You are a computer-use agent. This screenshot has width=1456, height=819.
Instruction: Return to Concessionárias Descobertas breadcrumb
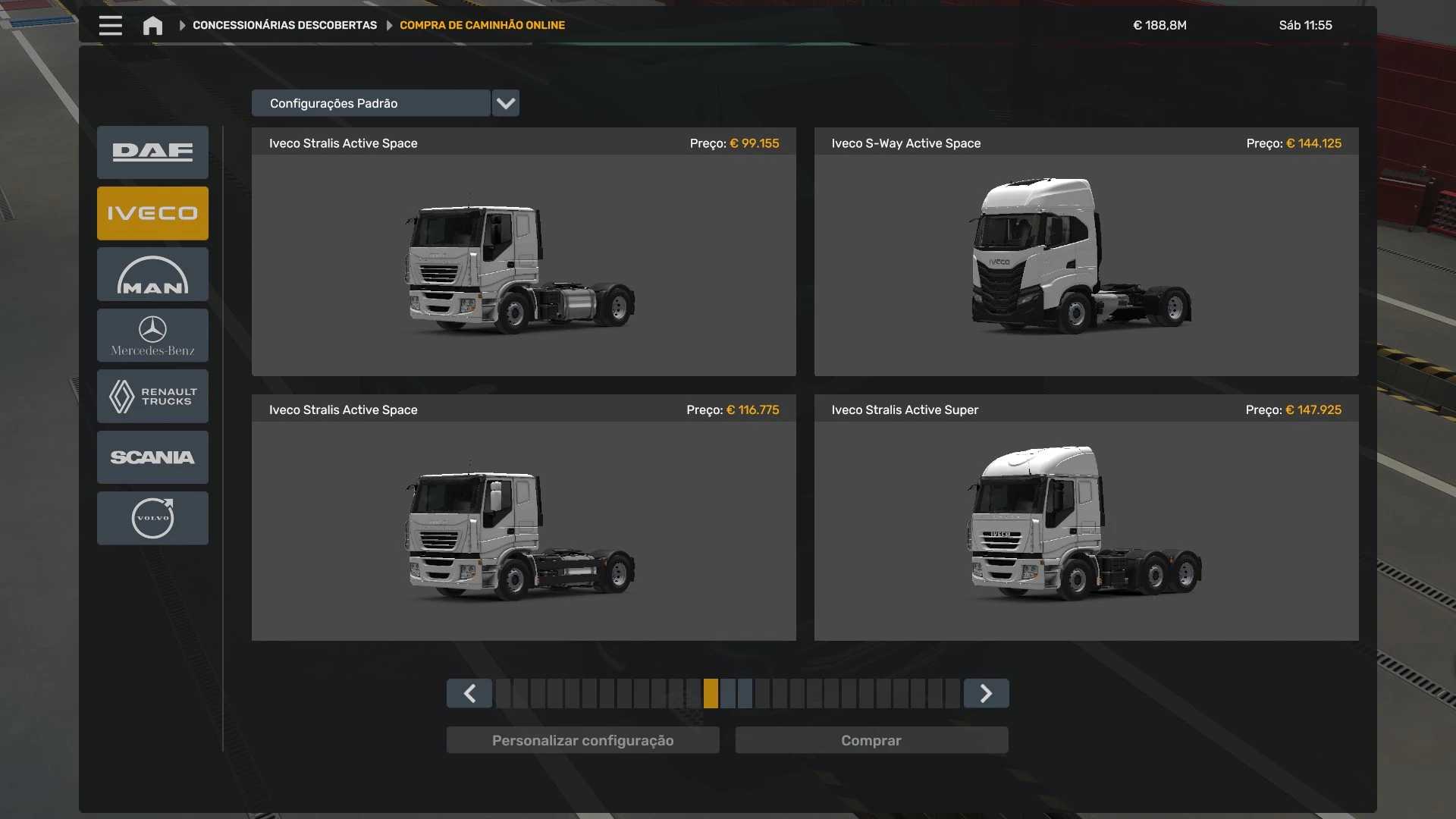[x=284, y=26]
